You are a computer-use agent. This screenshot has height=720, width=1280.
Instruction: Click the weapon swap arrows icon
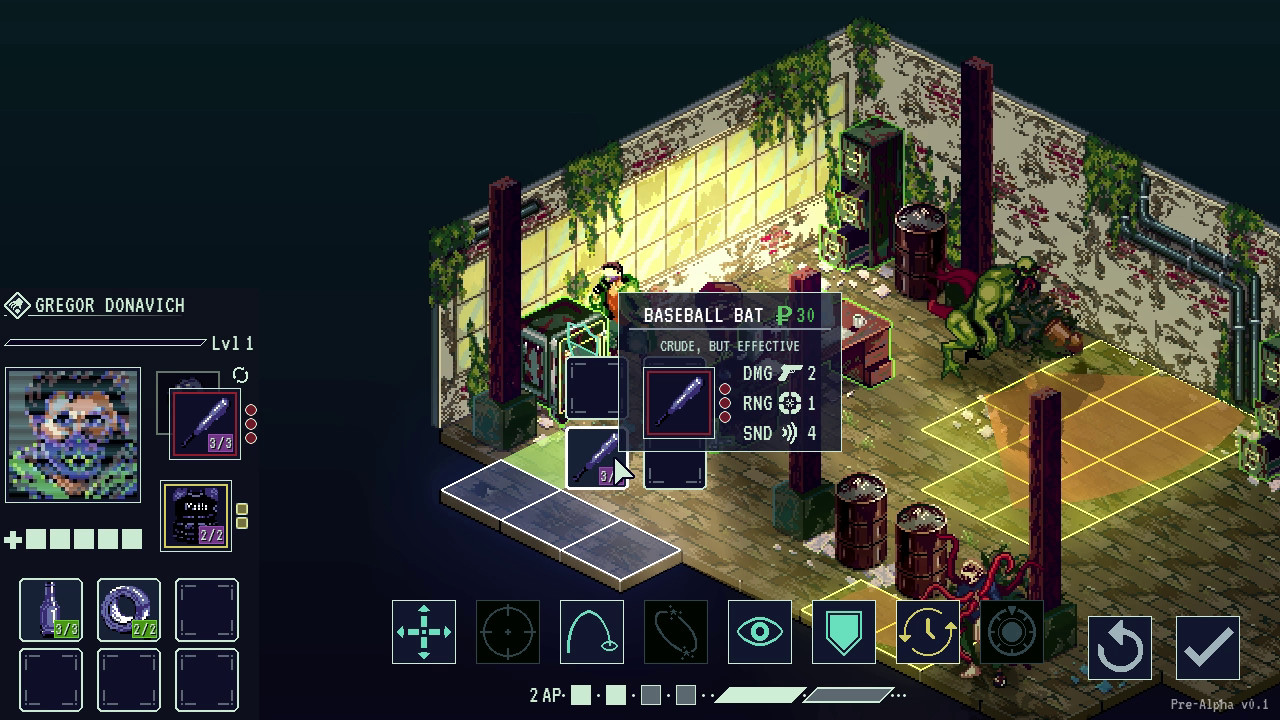[x=240, y=376]
